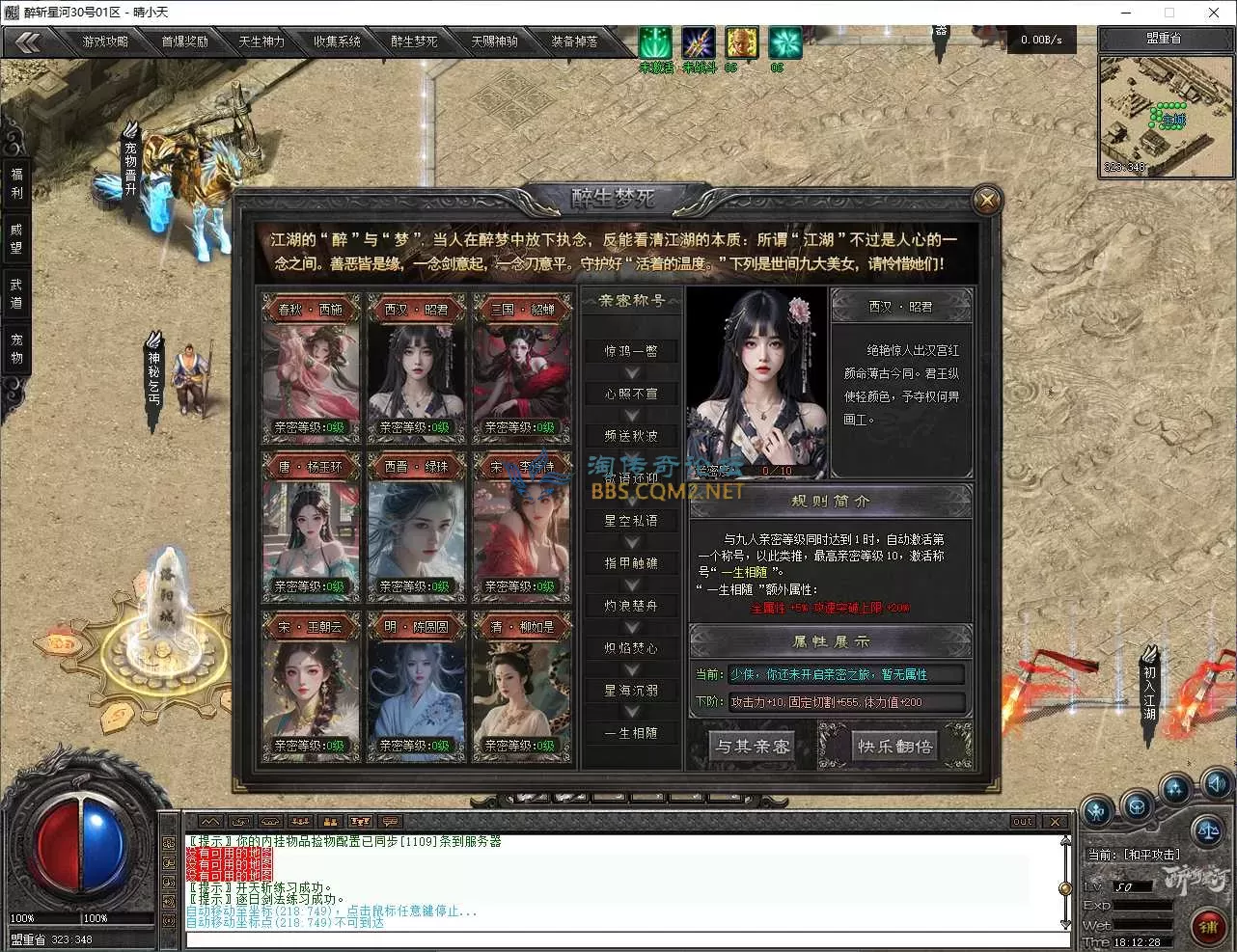The height and width of the screenshot is (952, 1237).
Task: Toggle attack mode via the balance scales icon
Action: click(1209, 830)
